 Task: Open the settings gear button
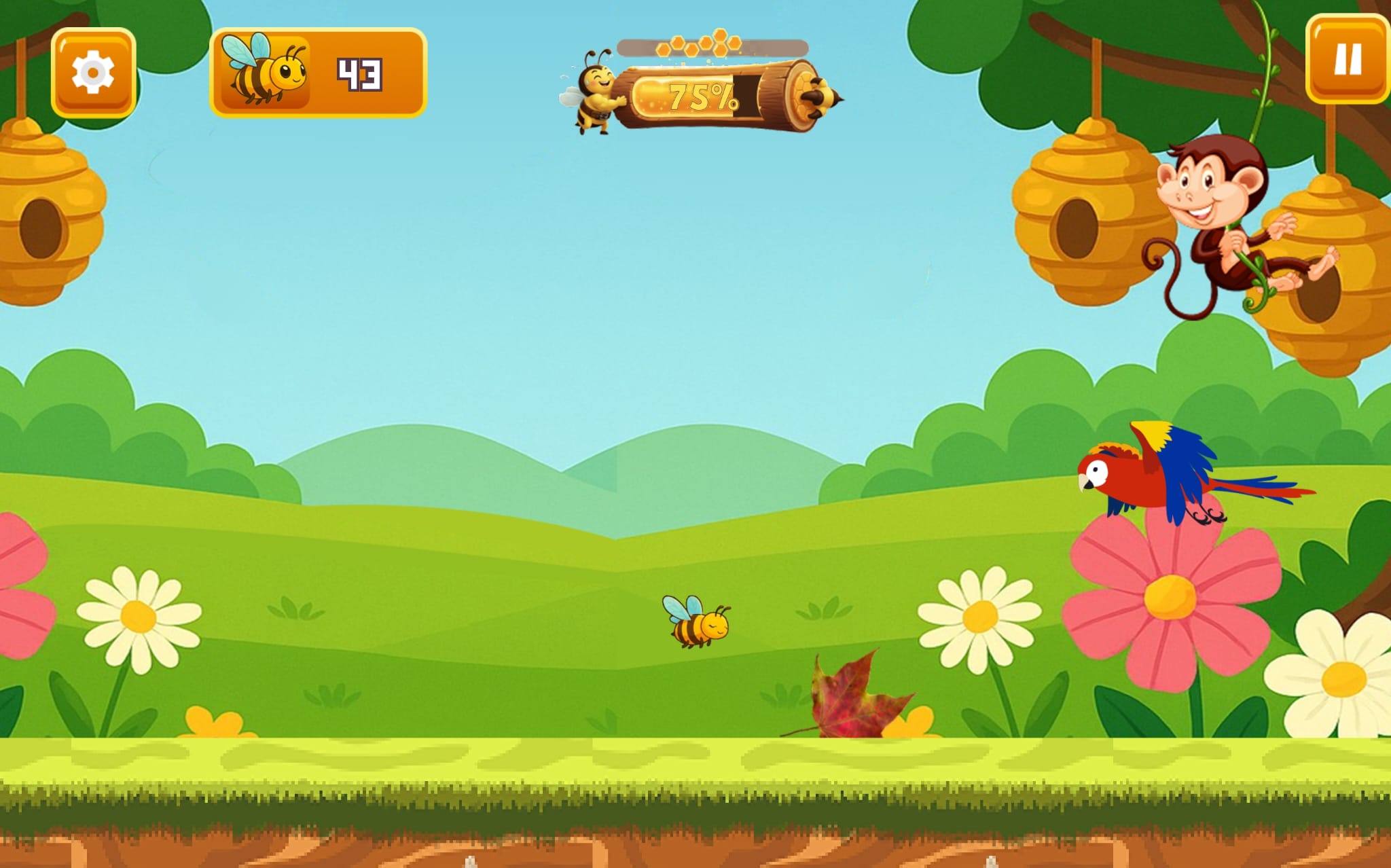coord(93,72)
